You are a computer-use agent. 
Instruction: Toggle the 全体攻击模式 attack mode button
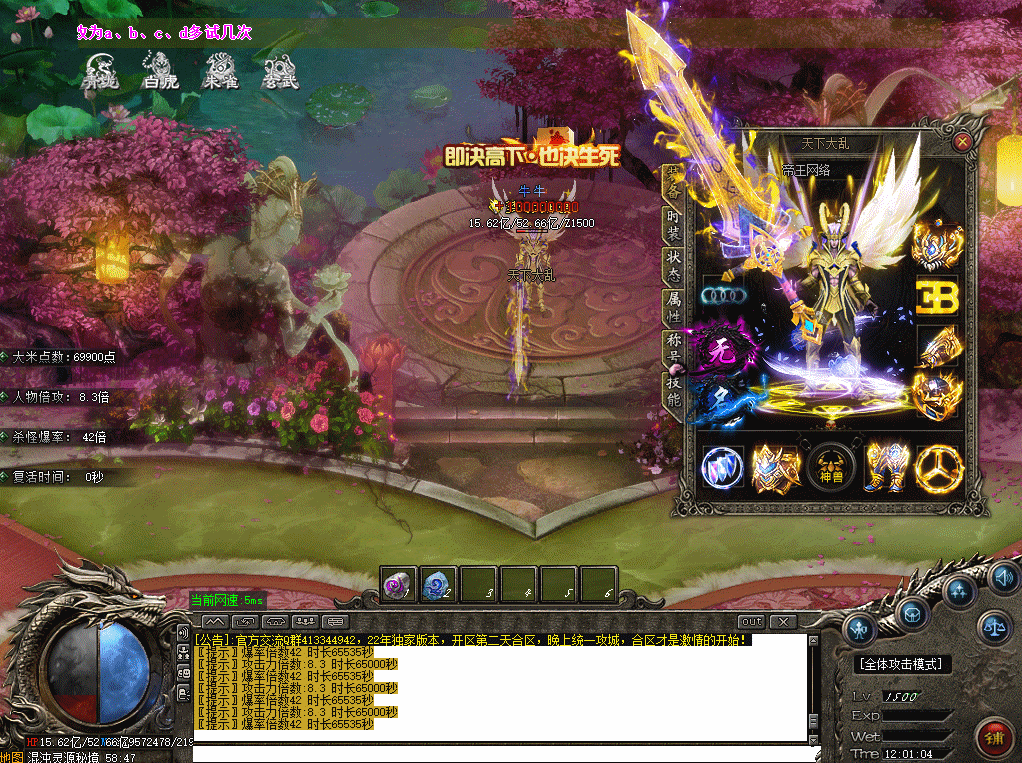[903, 664]
